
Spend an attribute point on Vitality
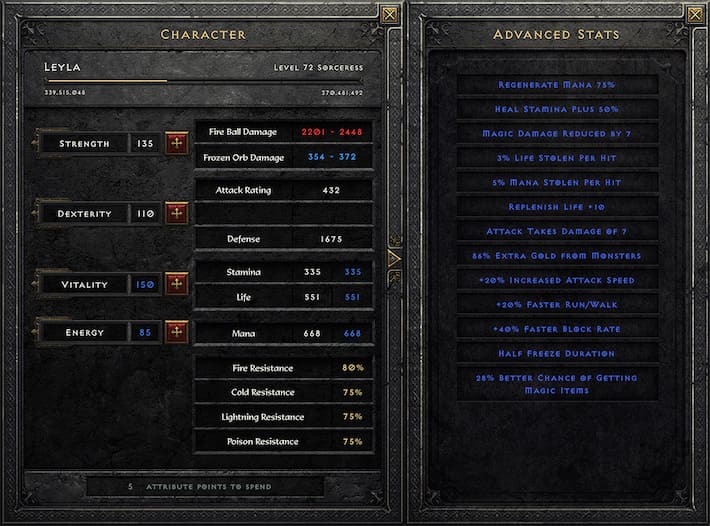click(177, 284)
